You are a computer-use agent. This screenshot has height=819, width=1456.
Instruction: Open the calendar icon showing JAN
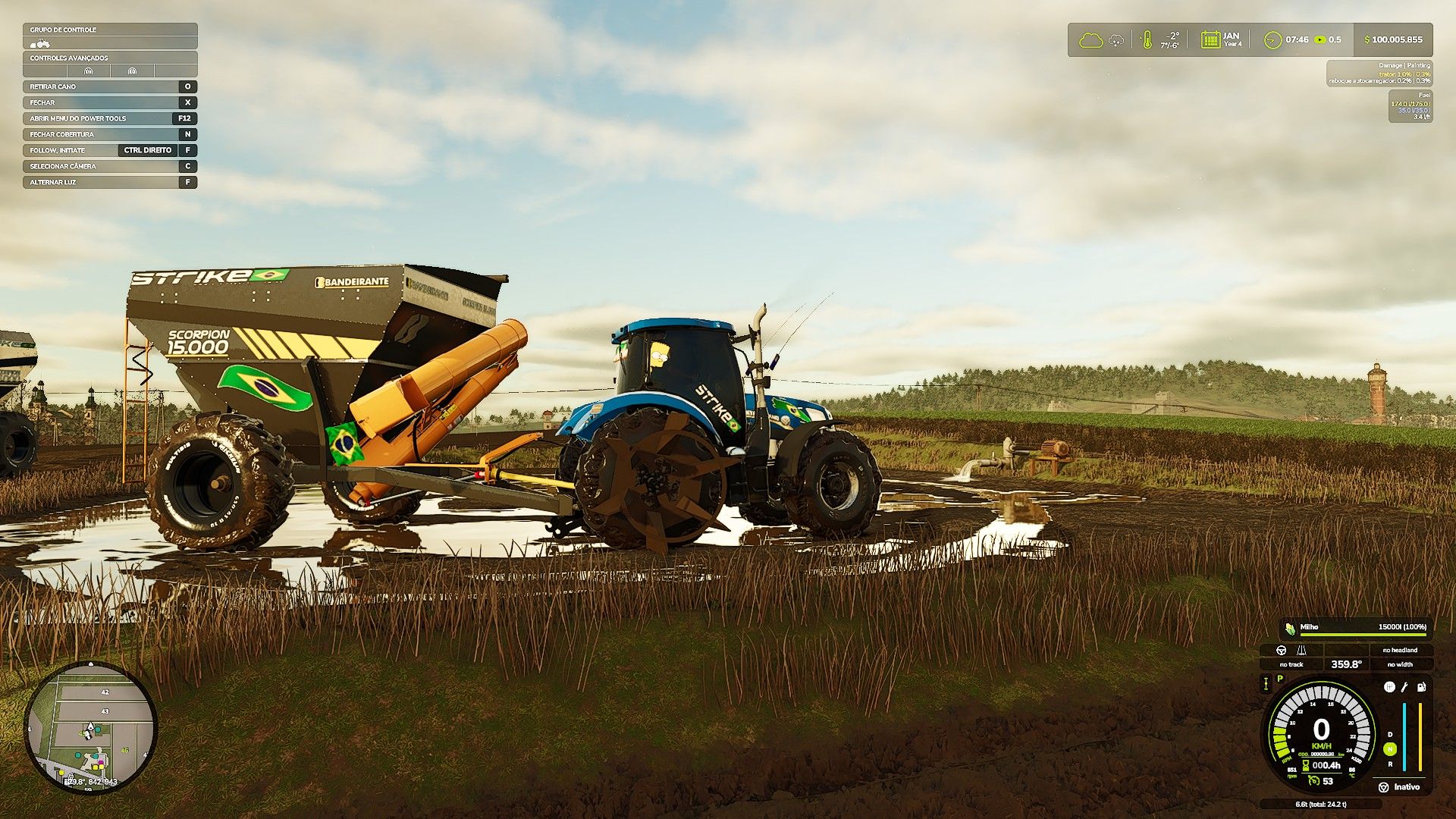(1210, 39)
